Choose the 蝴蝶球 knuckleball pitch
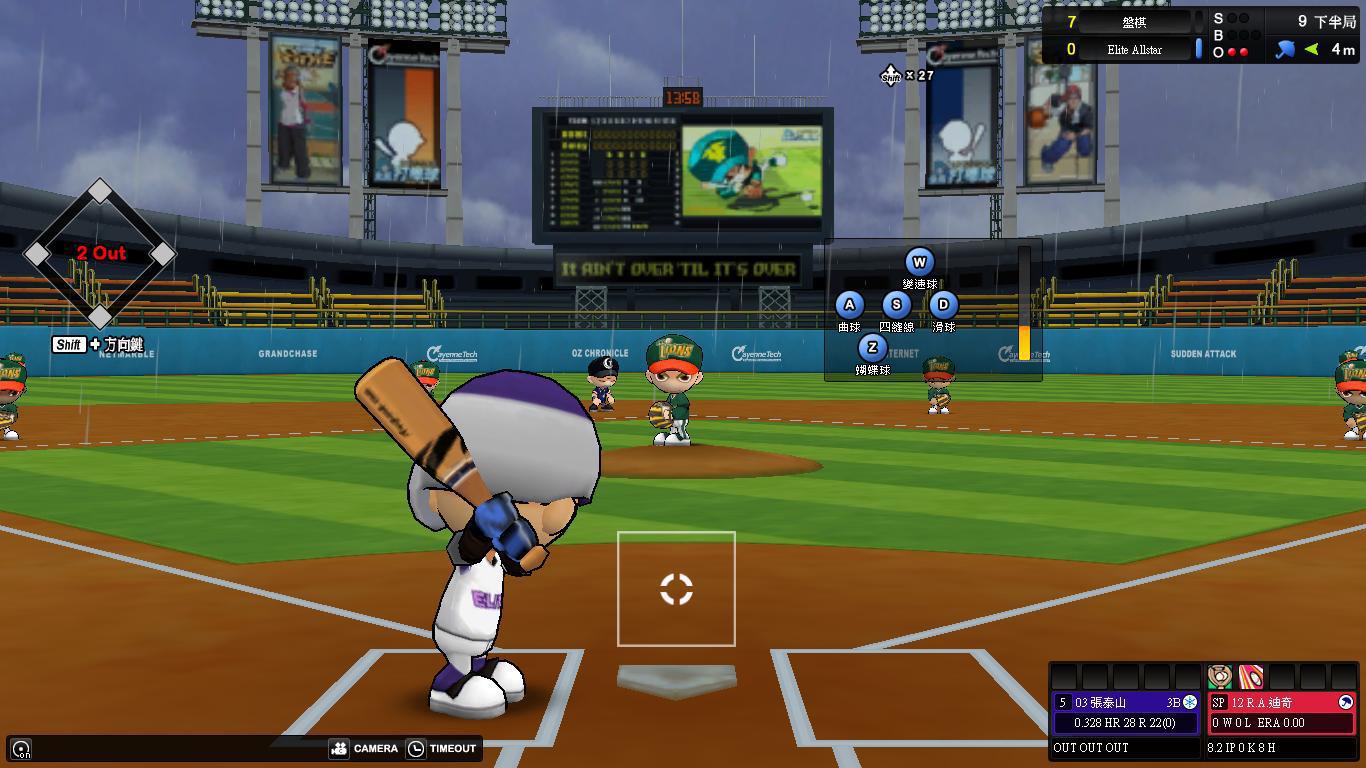 pos(872,348)
